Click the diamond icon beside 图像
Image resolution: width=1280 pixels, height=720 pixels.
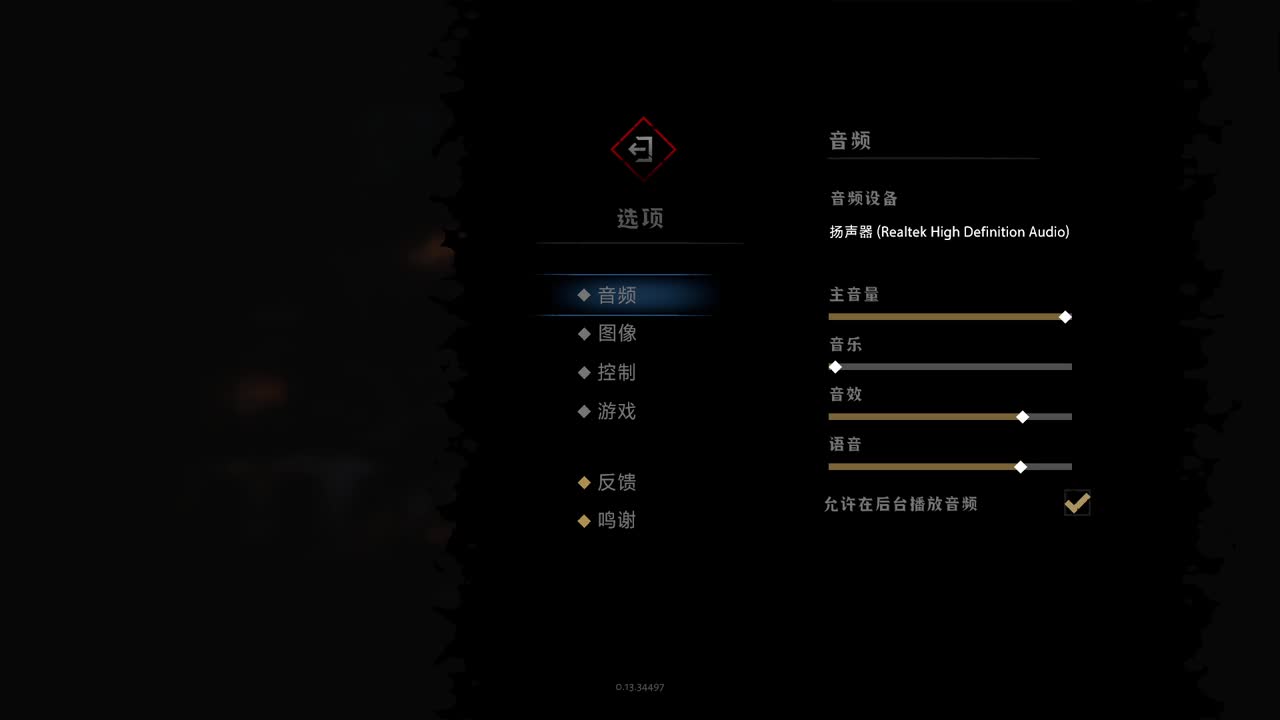pos(584,333)
